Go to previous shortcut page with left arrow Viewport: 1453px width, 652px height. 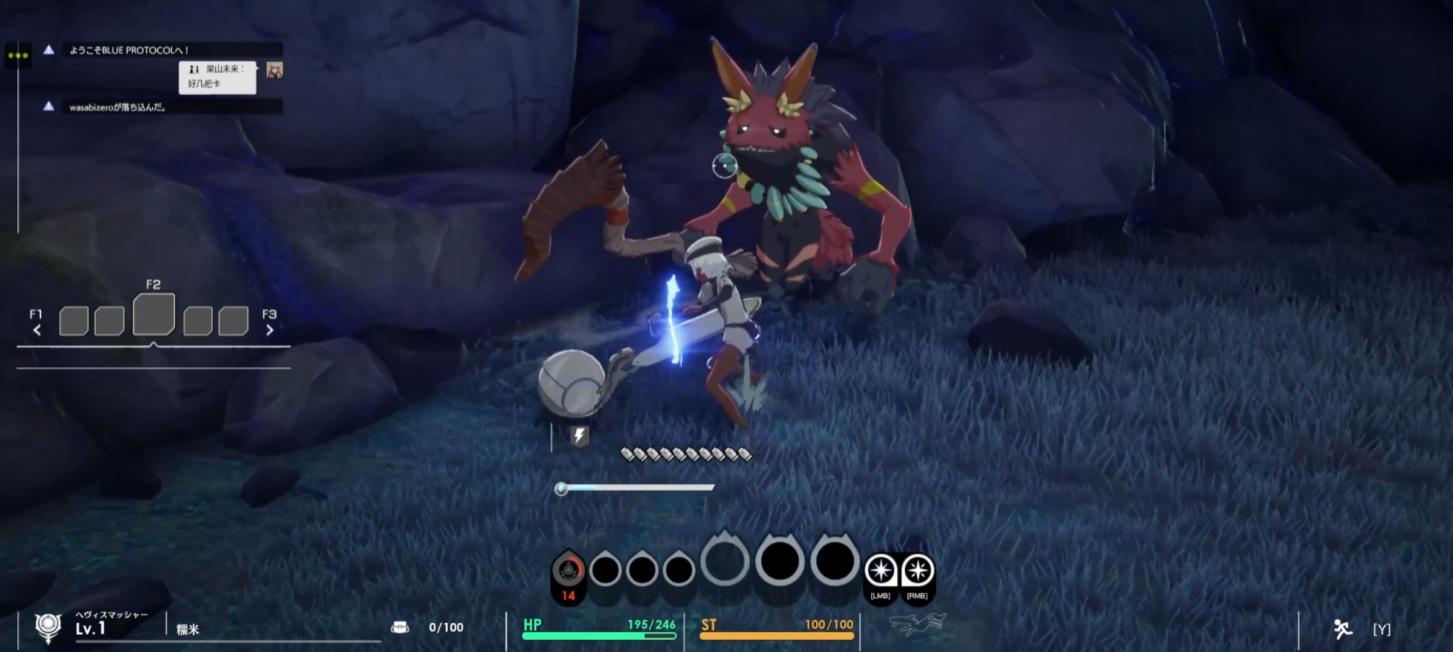pos(37,330)
